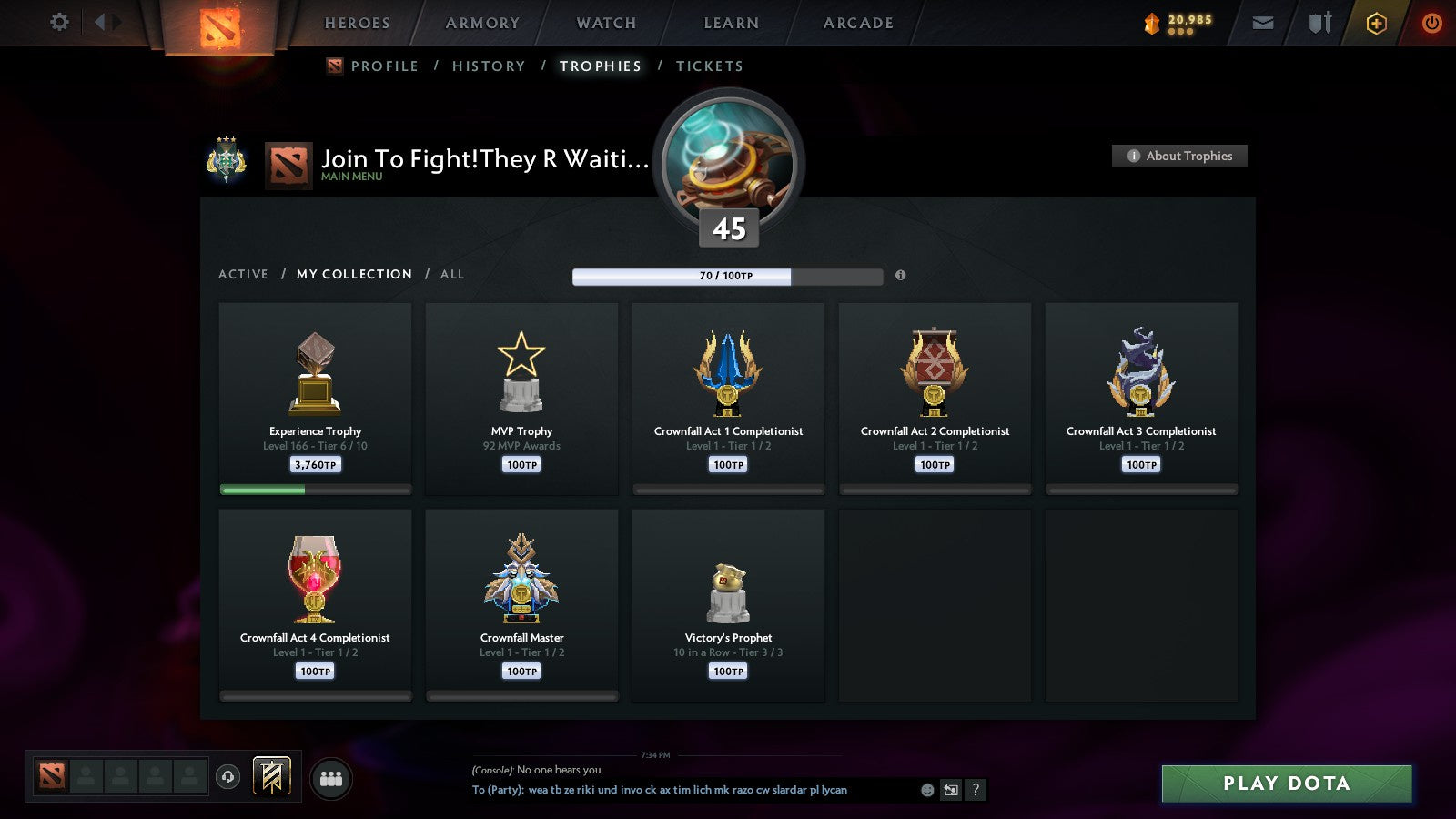Open the Armory shield and sword icon

(1318, 23)
